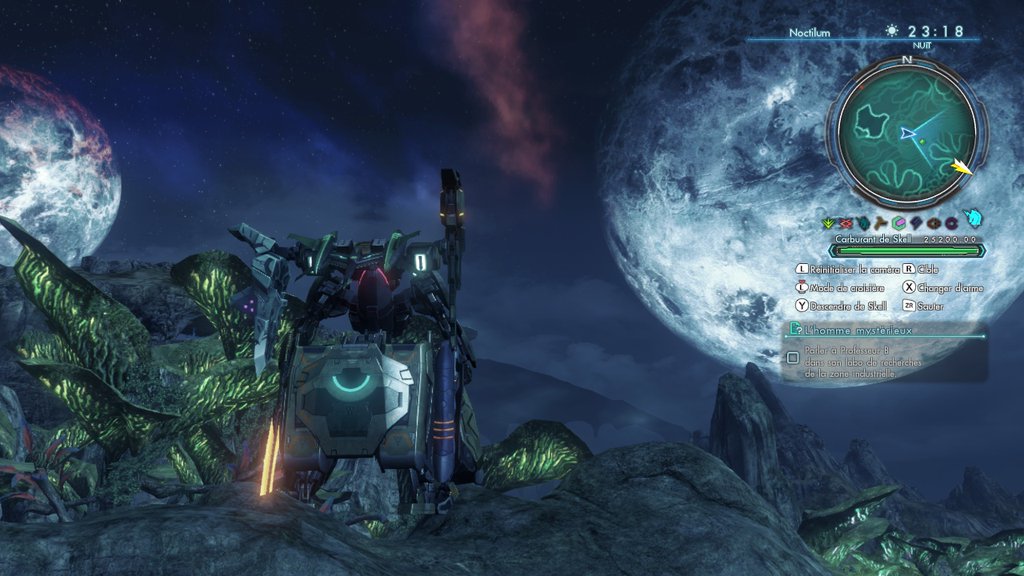Tick the Professeur B objective checkbox
The image size is (1024, 576).
pos(793,358)
